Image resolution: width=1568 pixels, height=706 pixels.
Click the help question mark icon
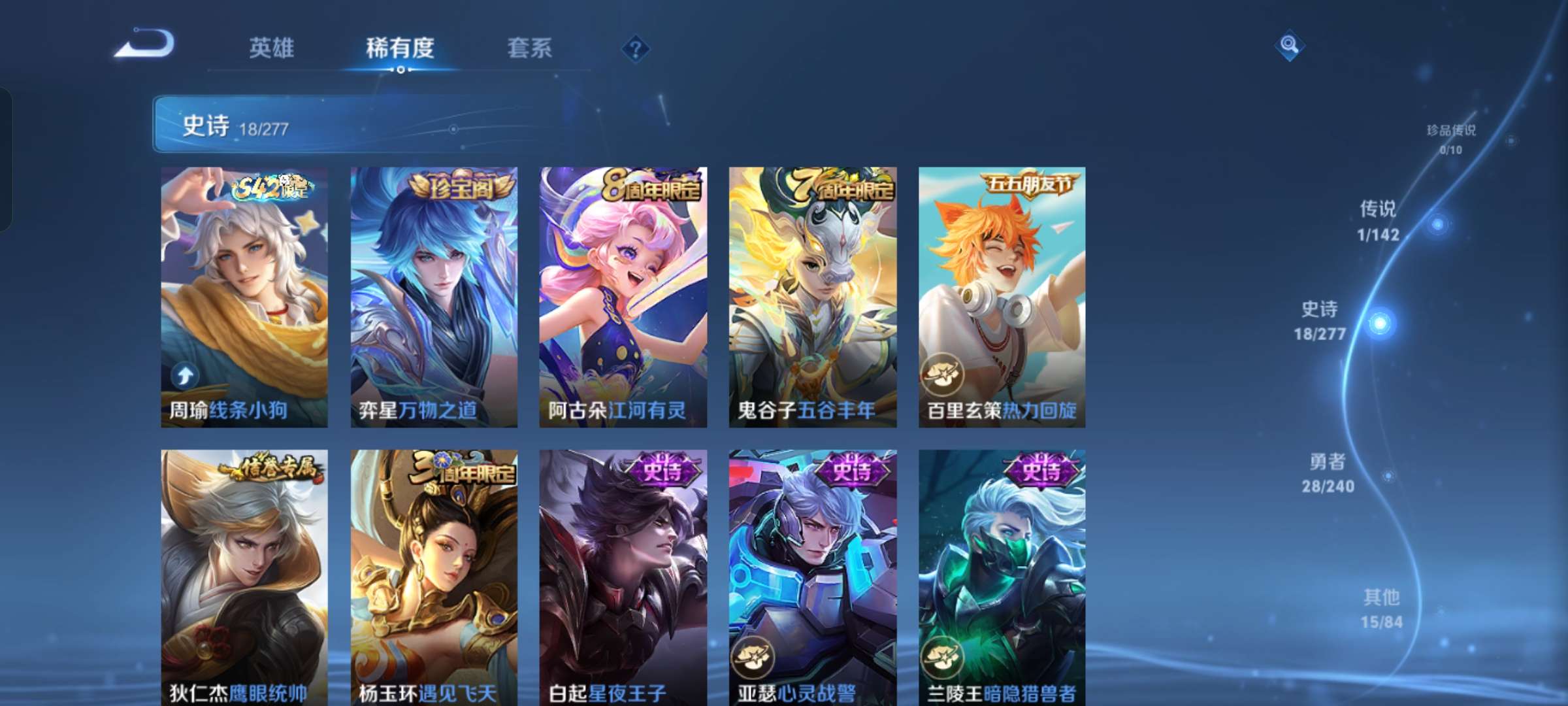coord(635,48)
